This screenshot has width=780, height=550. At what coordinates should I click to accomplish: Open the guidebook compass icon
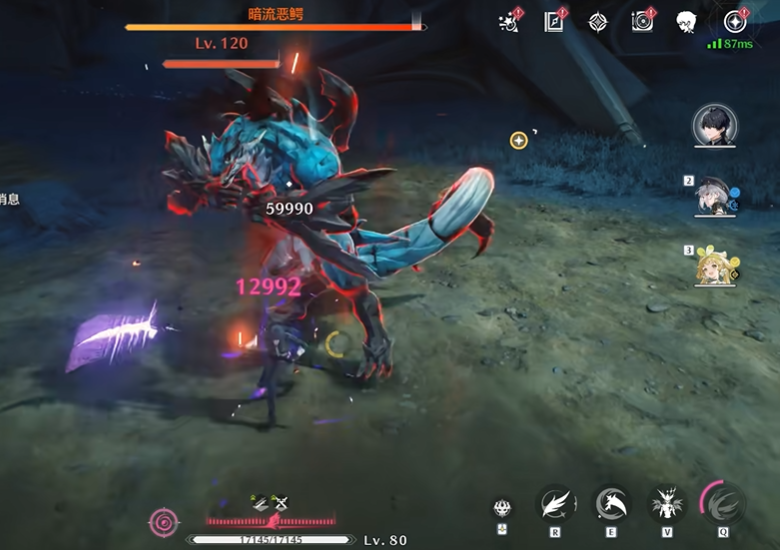tap(554, 22)
